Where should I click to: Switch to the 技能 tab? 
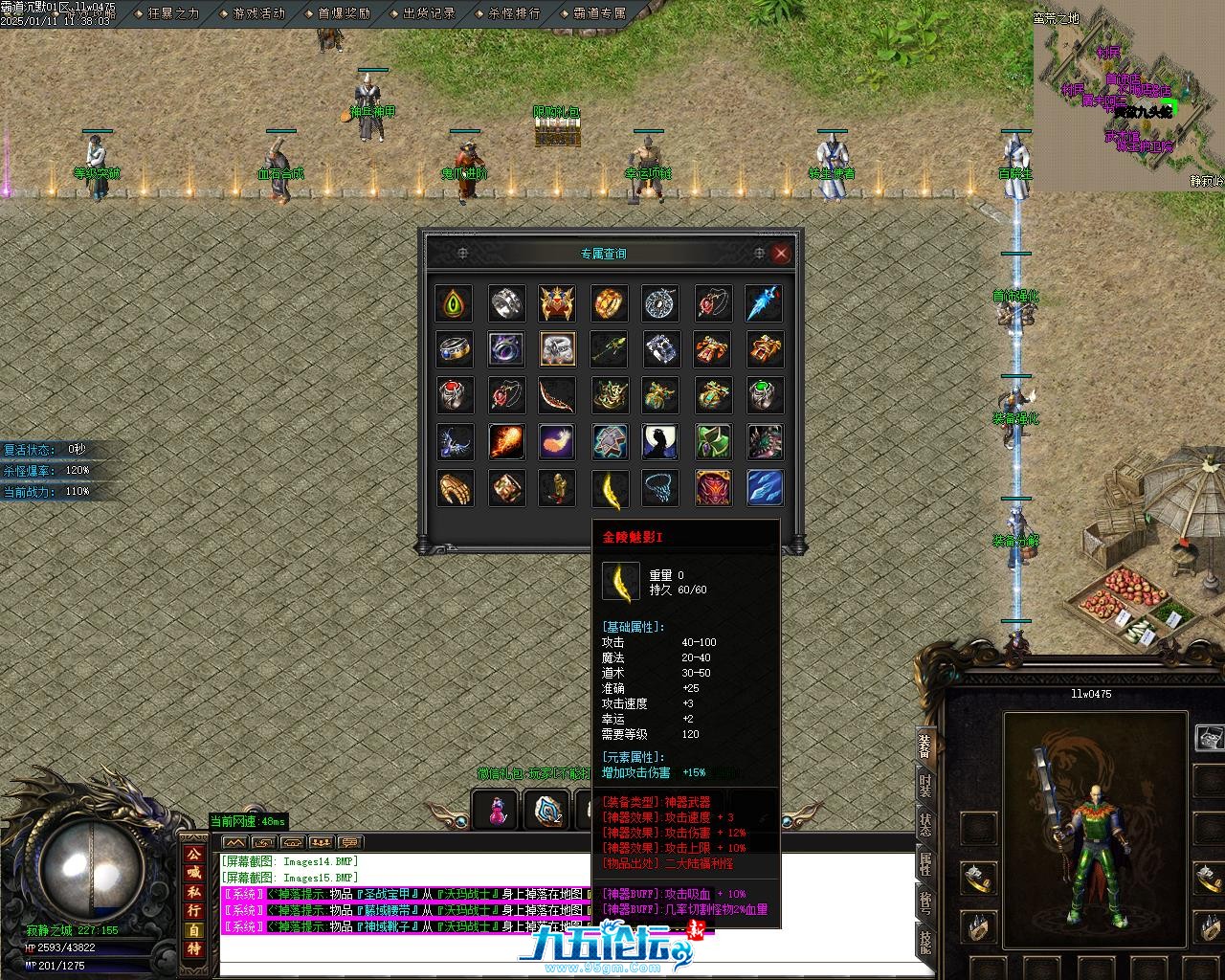pyautogui.click(x=925, y=940)
